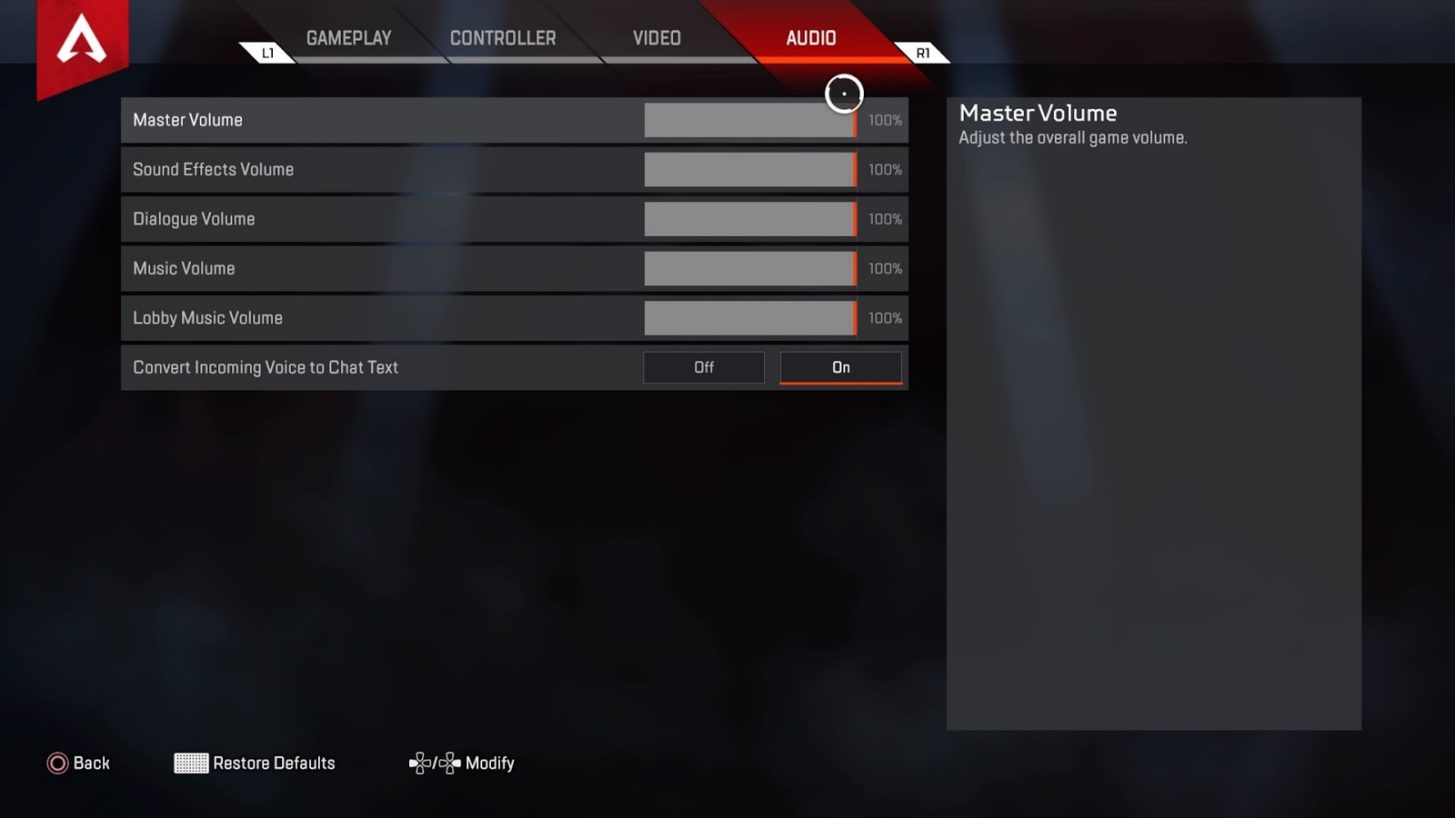Click the circle icon next to Back
Image resolution: width=1455 pixels, height=818 pixels.
(x=60, y=763)
